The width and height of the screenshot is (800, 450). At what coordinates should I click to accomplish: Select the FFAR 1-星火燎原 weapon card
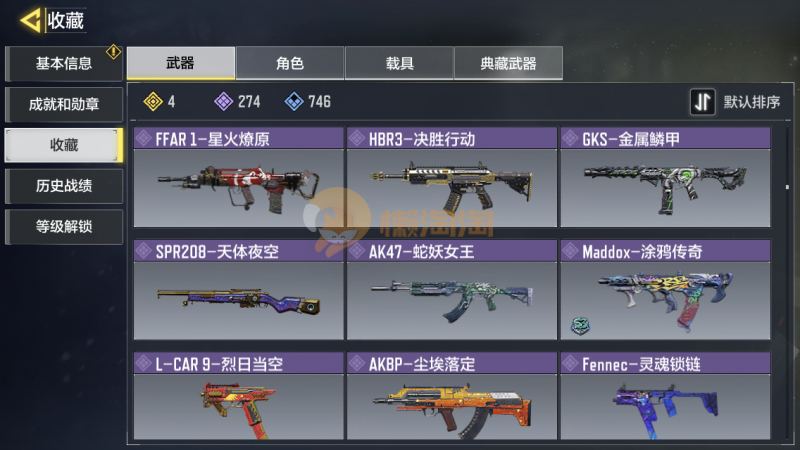pos(238,178)
